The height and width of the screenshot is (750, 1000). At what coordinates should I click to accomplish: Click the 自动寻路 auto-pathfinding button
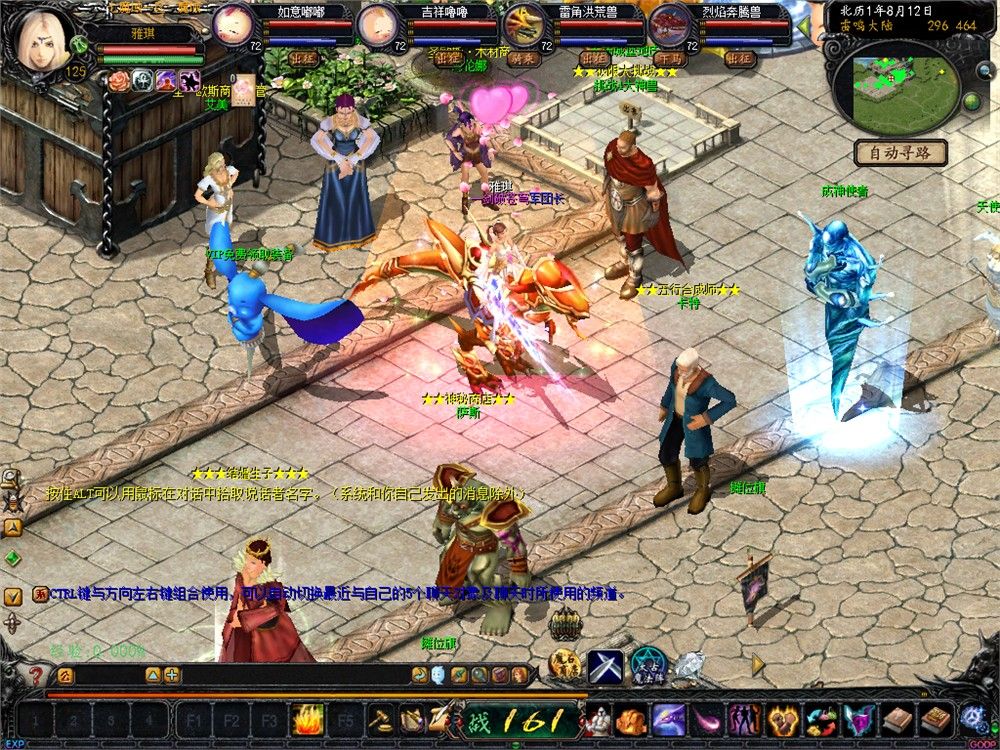(x=900, y=153)
